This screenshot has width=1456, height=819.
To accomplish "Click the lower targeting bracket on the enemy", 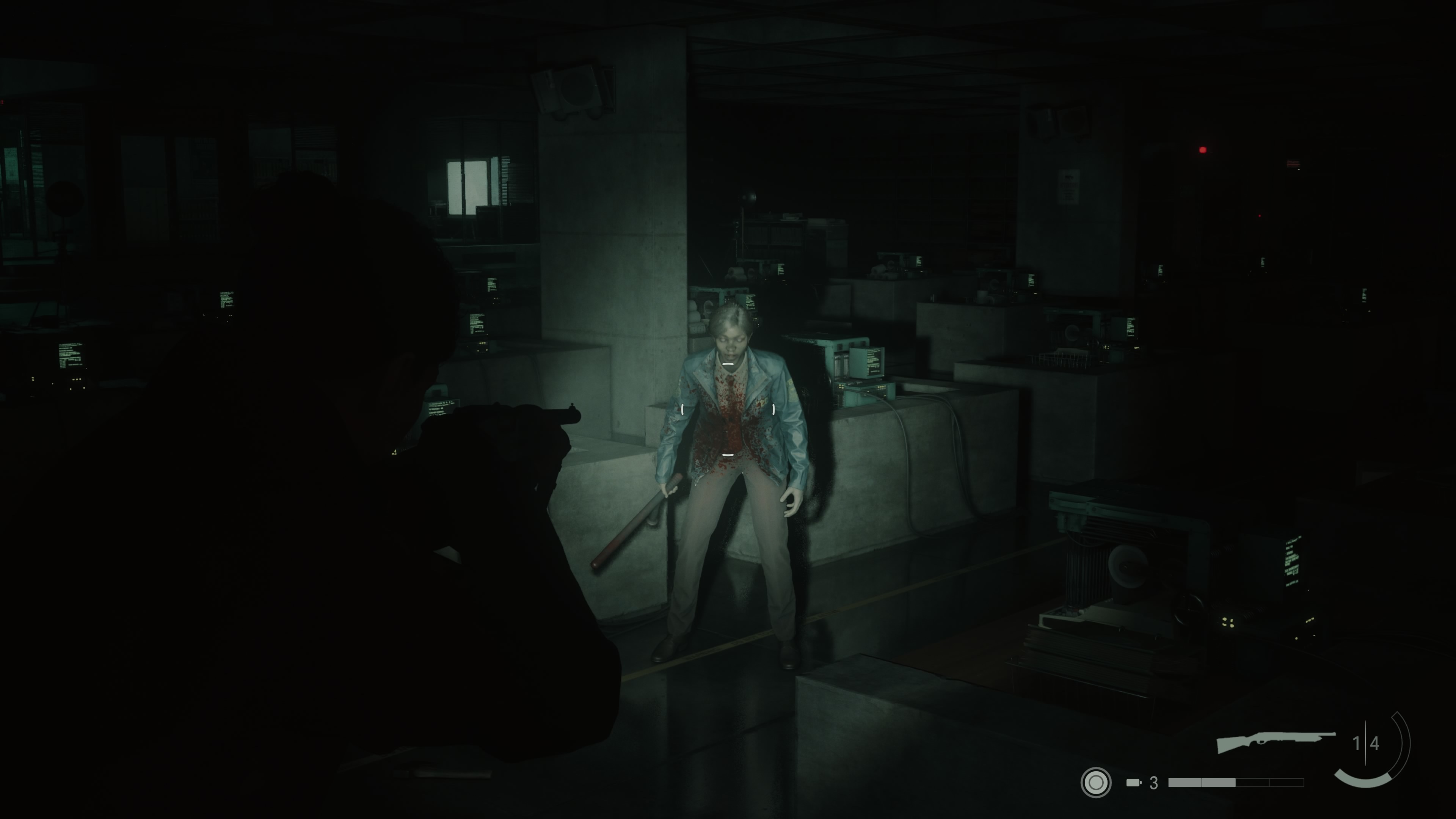I will click(728, 455).
